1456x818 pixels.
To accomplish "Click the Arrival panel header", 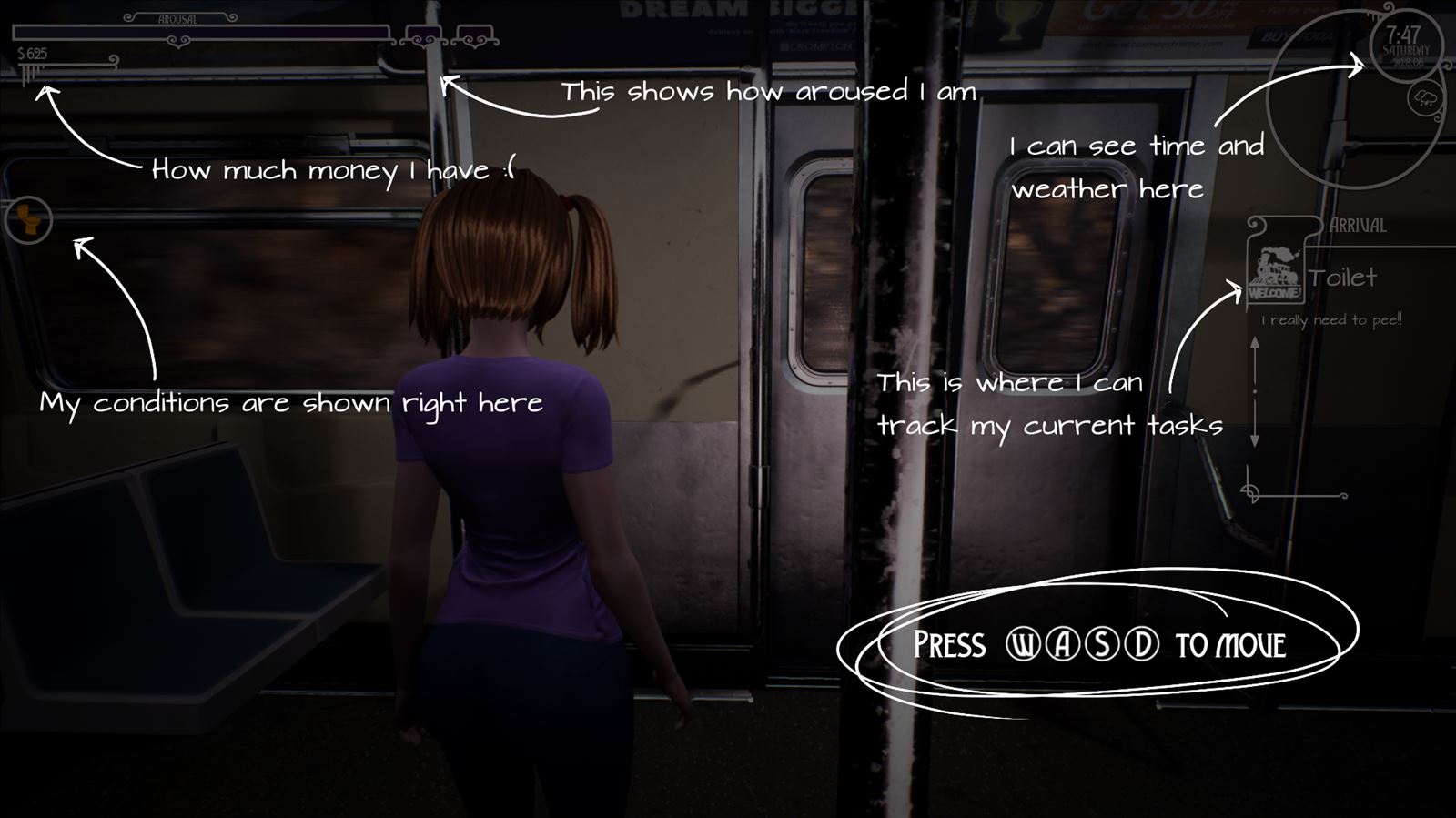I will (1358, 226).
